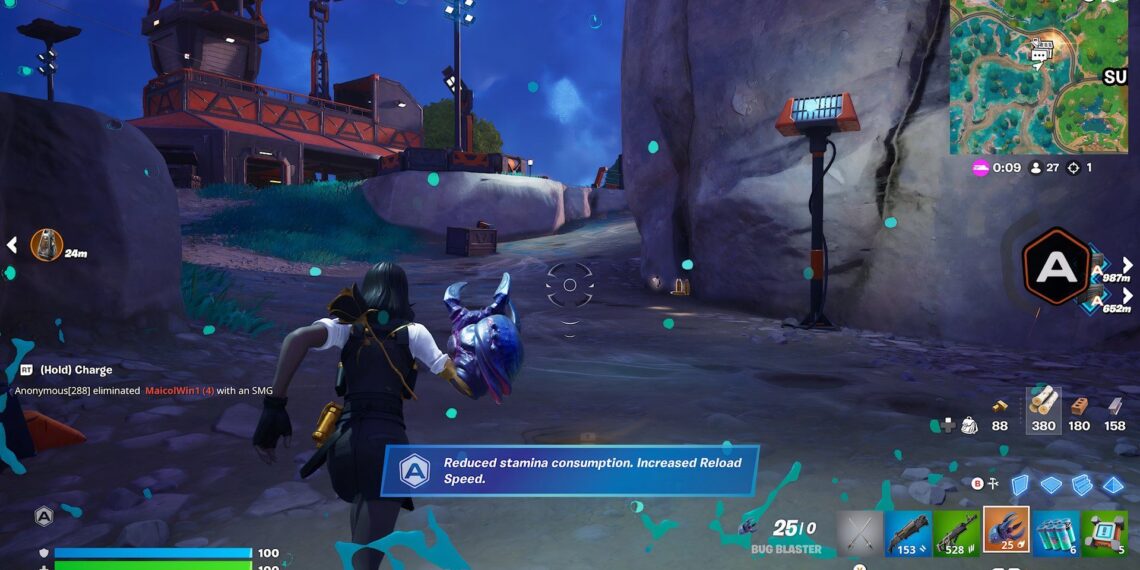Select metal as building material
This screenshot has width=1140, height=570.
pos(1115,405)
